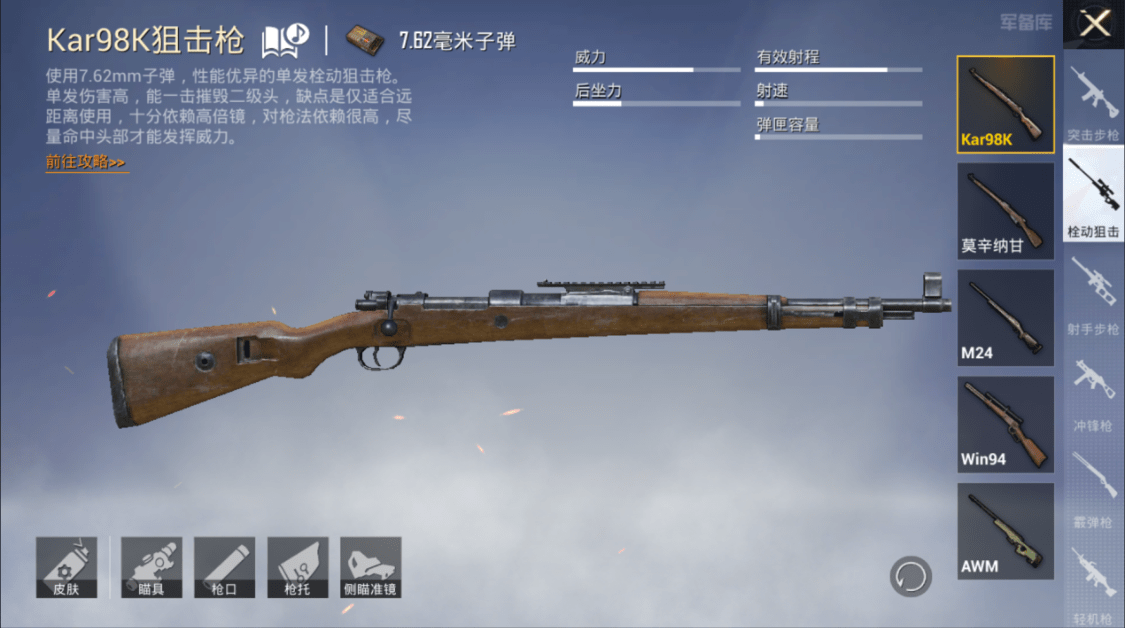This screenshot has width=1125, height=628.
Task: Close the armory with the X button
Action: coord(1095,23)
